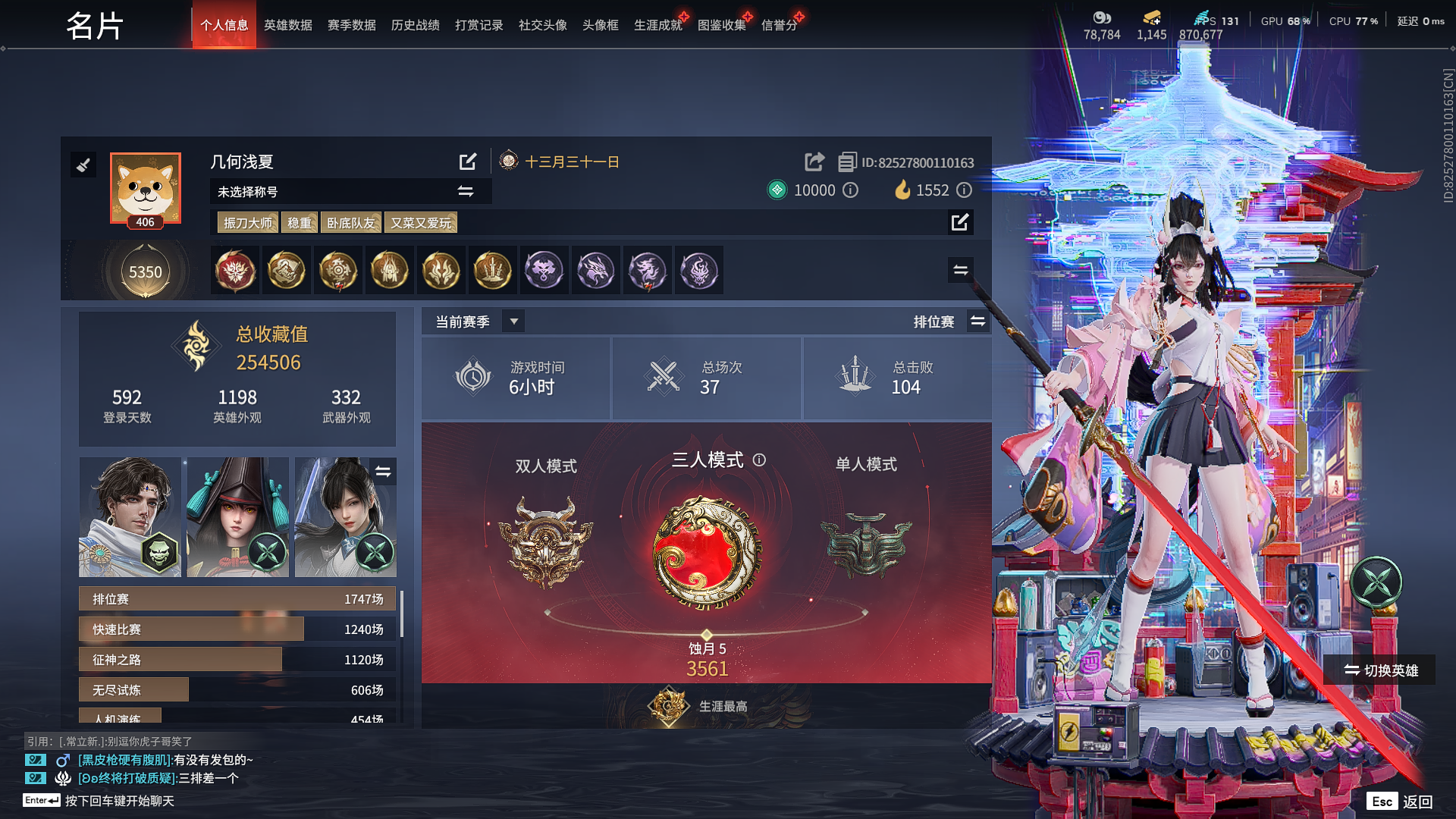This screenshot has height=819, width=1456.
Task: Switch title using swap icon beside 未选择称号
Action: [466, 191]
